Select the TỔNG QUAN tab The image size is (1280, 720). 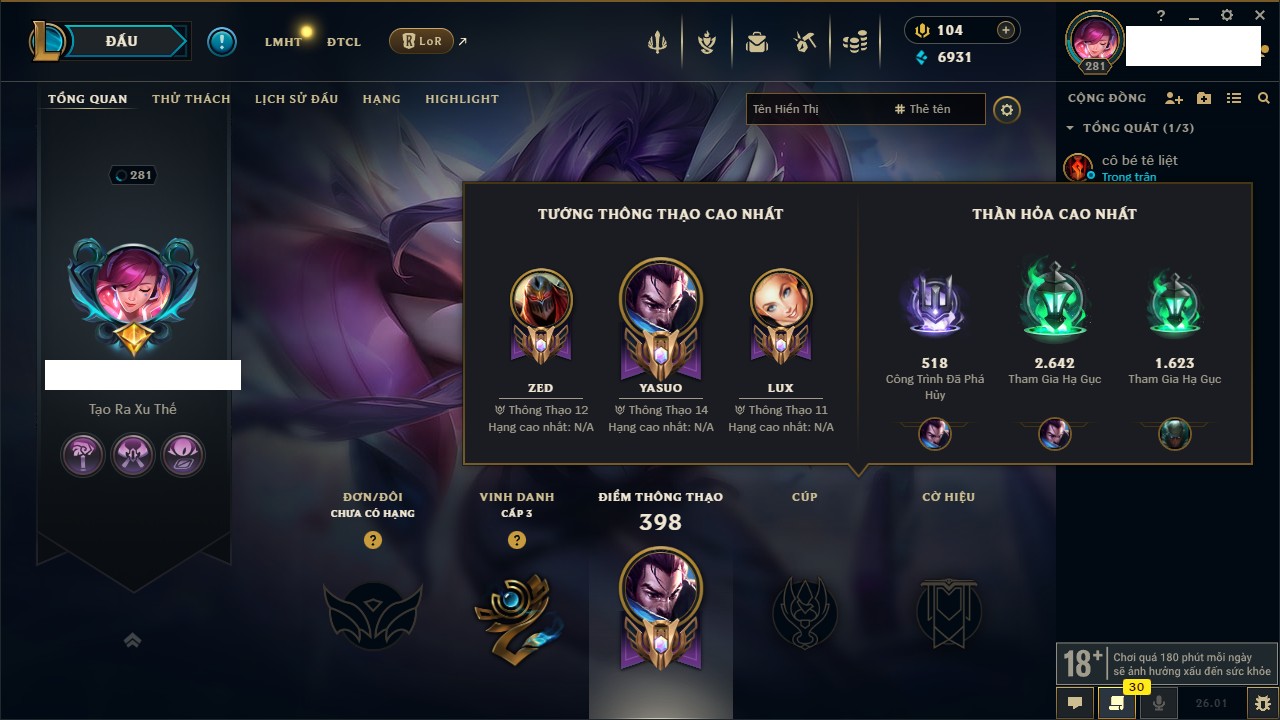[88, 99]
